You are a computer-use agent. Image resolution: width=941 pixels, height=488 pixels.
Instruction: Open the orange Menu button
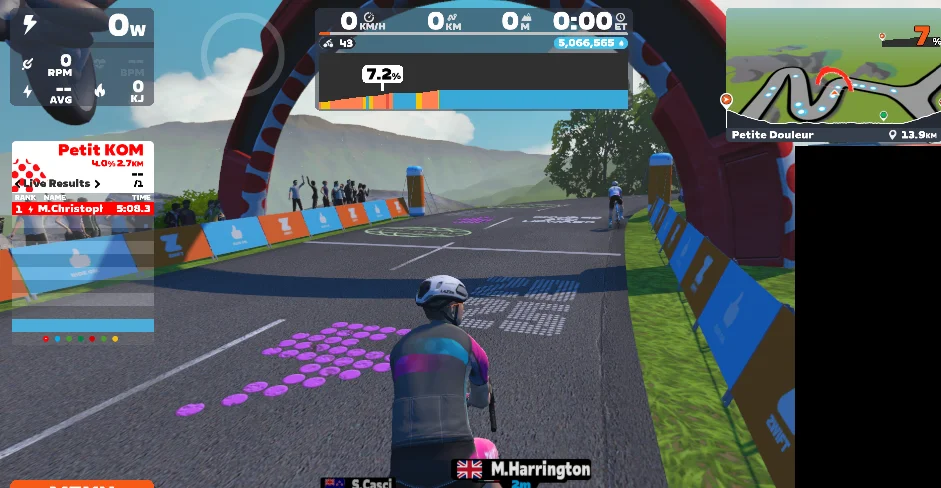(x=82, y=484)
